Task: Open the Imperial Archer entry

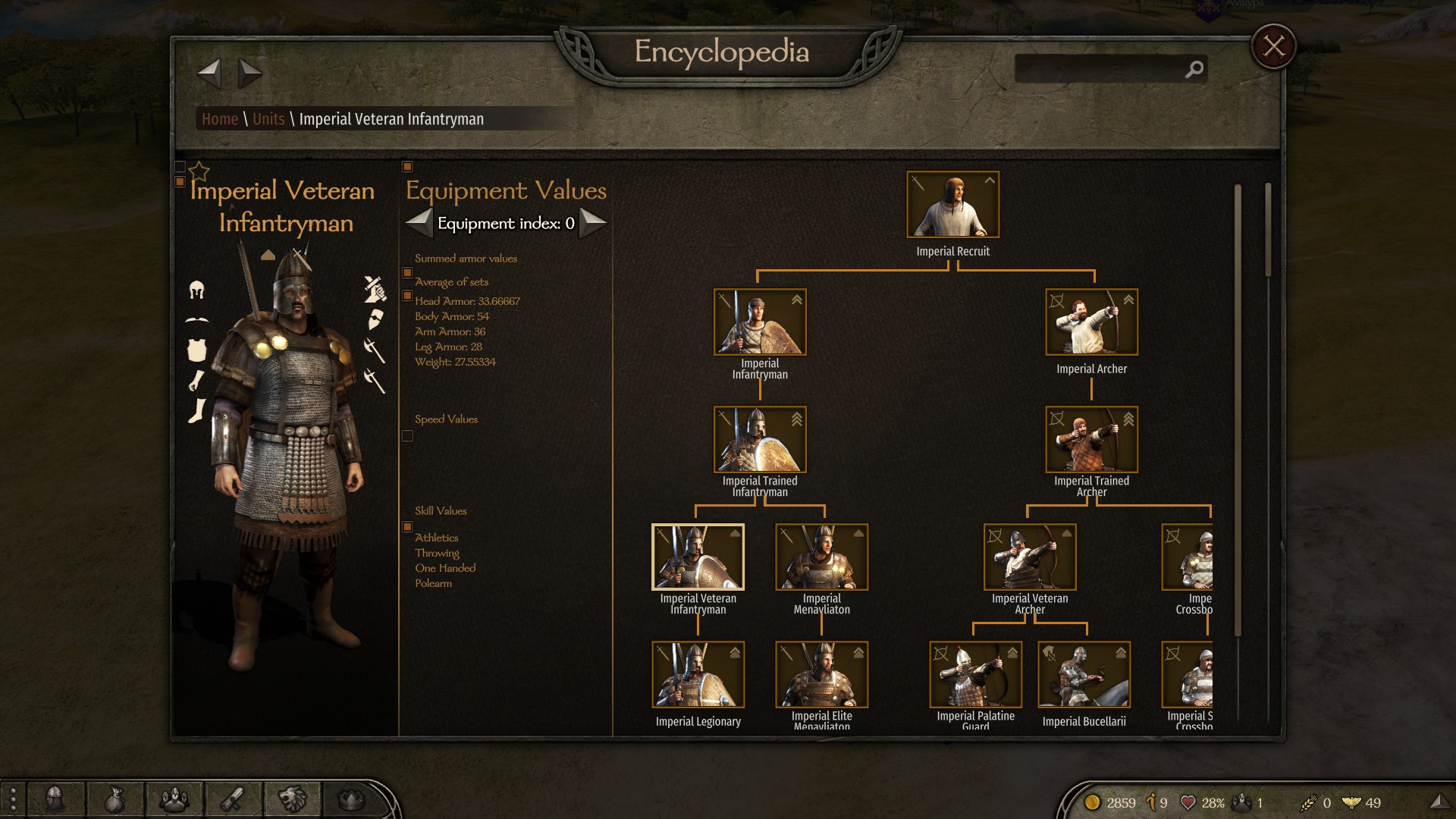Action: (x=1091, y=322)
